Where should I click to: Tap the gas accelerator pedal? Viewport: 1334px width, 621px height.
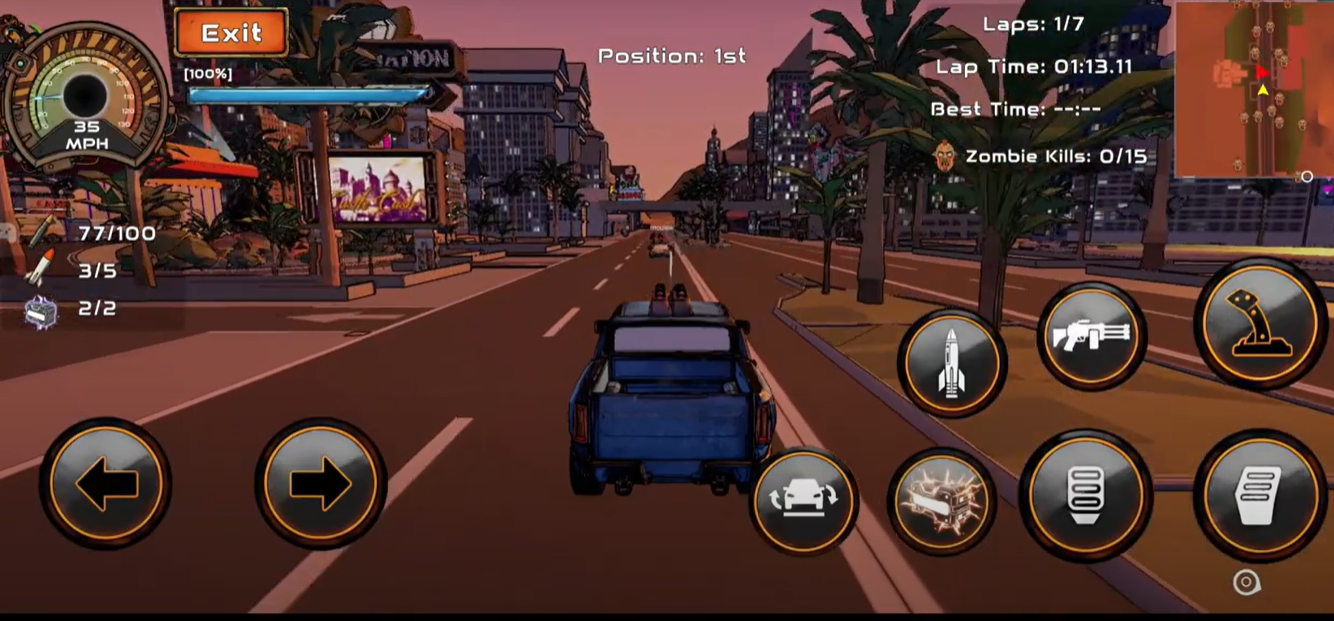[1259, 494]
